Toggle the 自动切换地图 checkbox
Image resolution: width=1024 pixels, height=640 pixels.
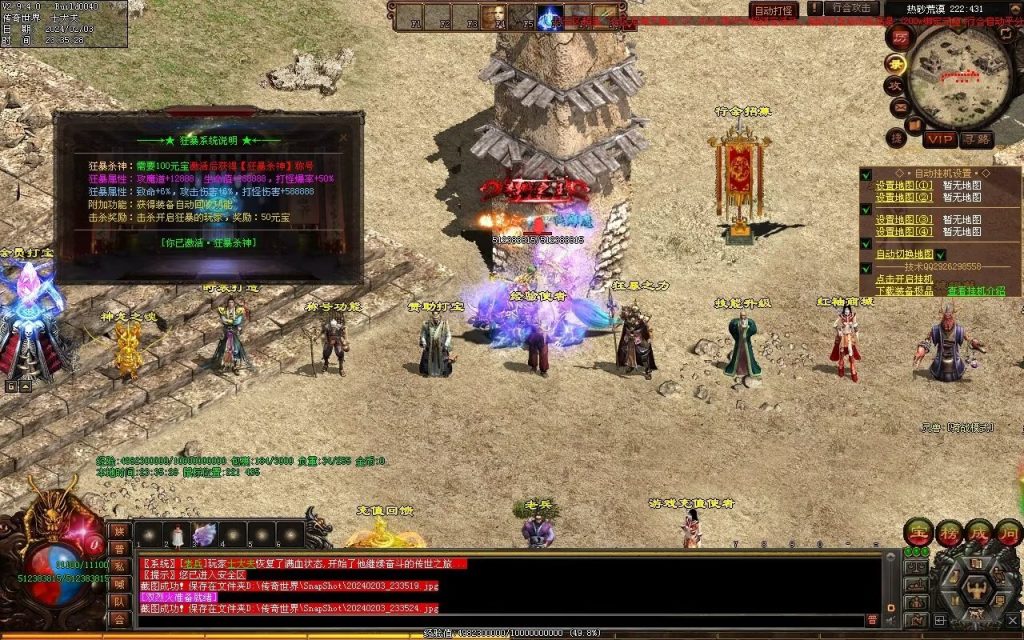(x=940, y=255)
